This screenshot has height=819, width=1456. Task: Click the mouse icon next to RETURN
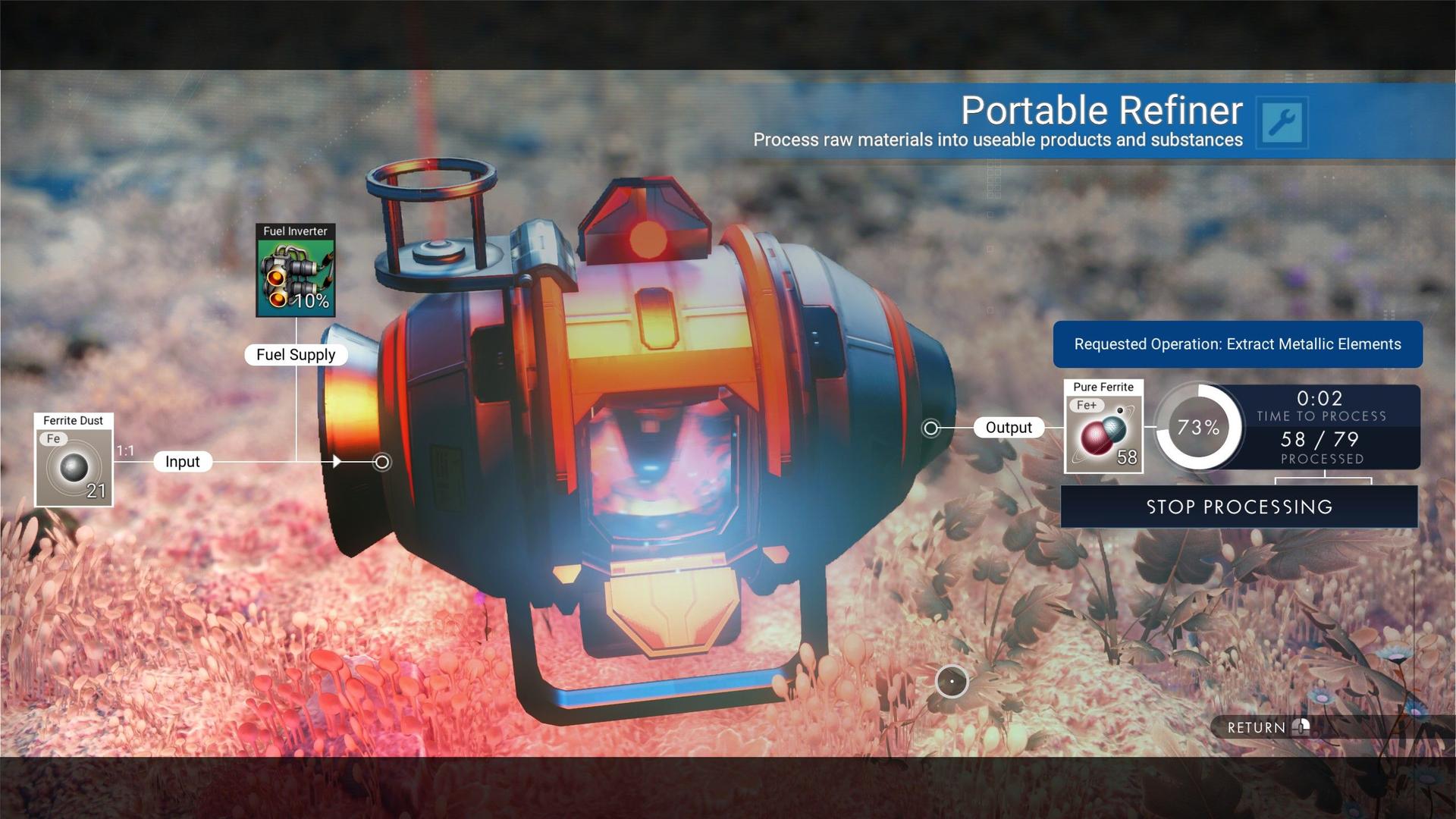tap(1303, 727)
